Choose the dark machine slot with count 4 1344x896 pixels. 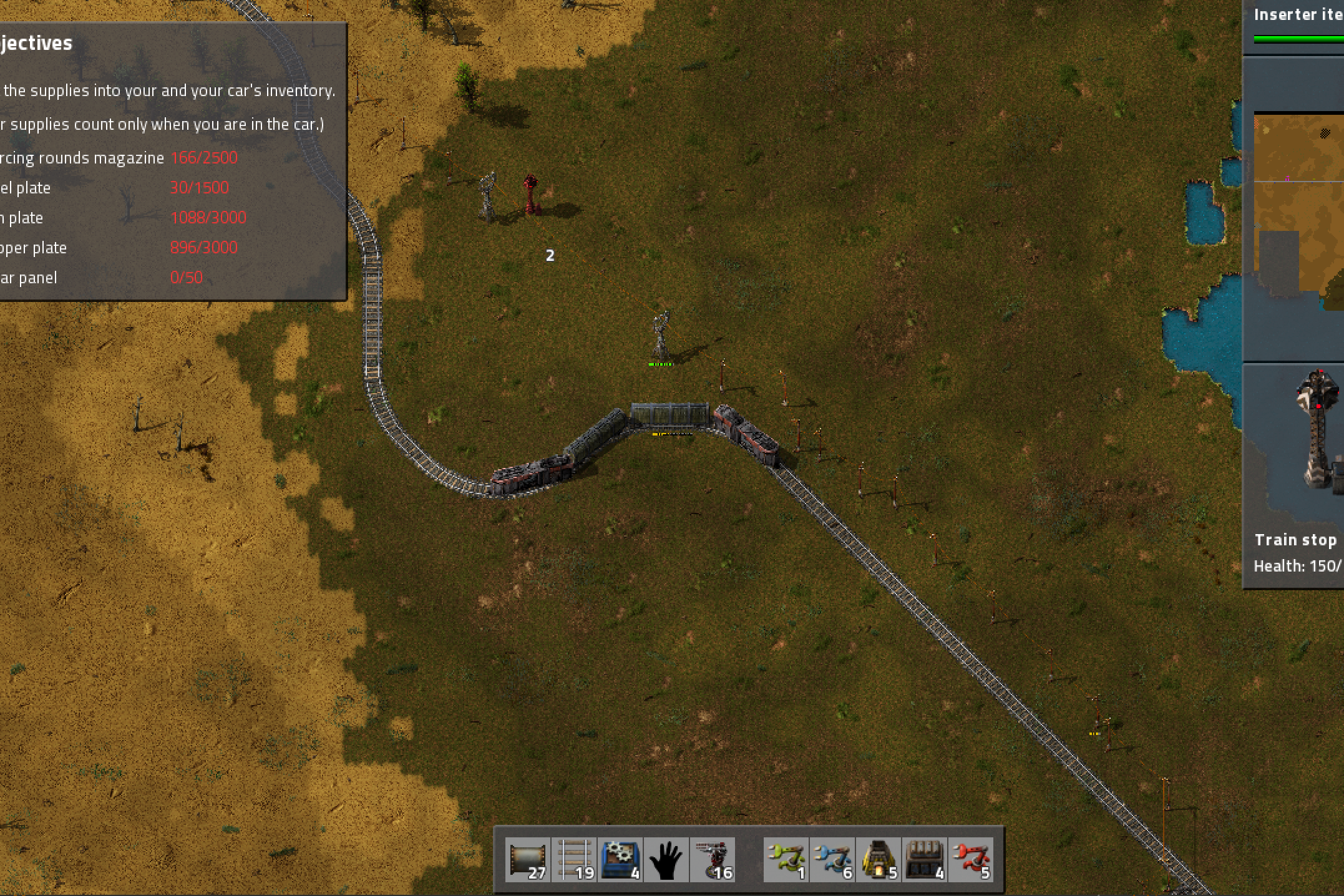click(x=925, y=860)
